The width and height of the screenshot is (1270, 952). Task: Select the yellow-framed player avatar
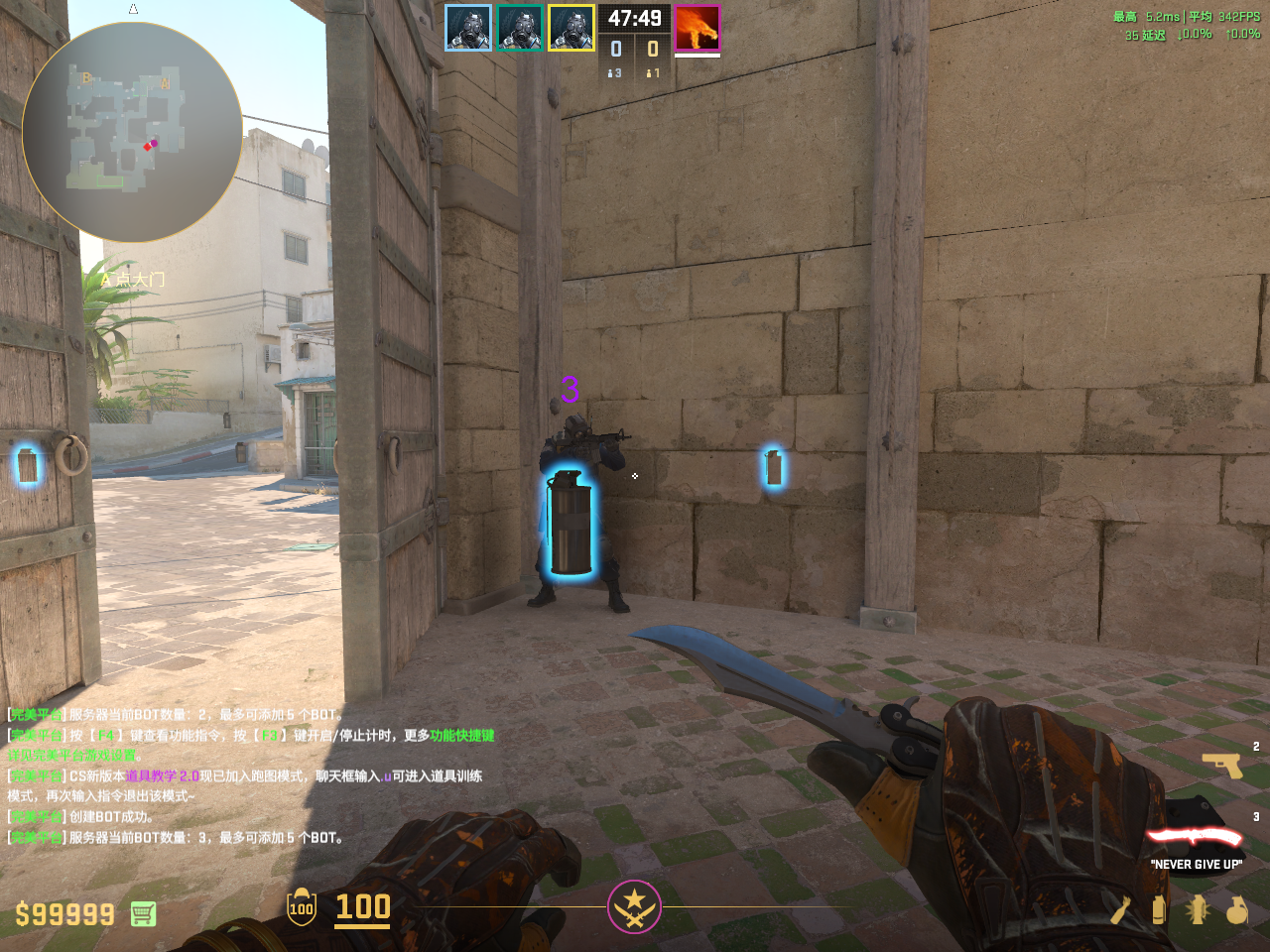(571, 28)
